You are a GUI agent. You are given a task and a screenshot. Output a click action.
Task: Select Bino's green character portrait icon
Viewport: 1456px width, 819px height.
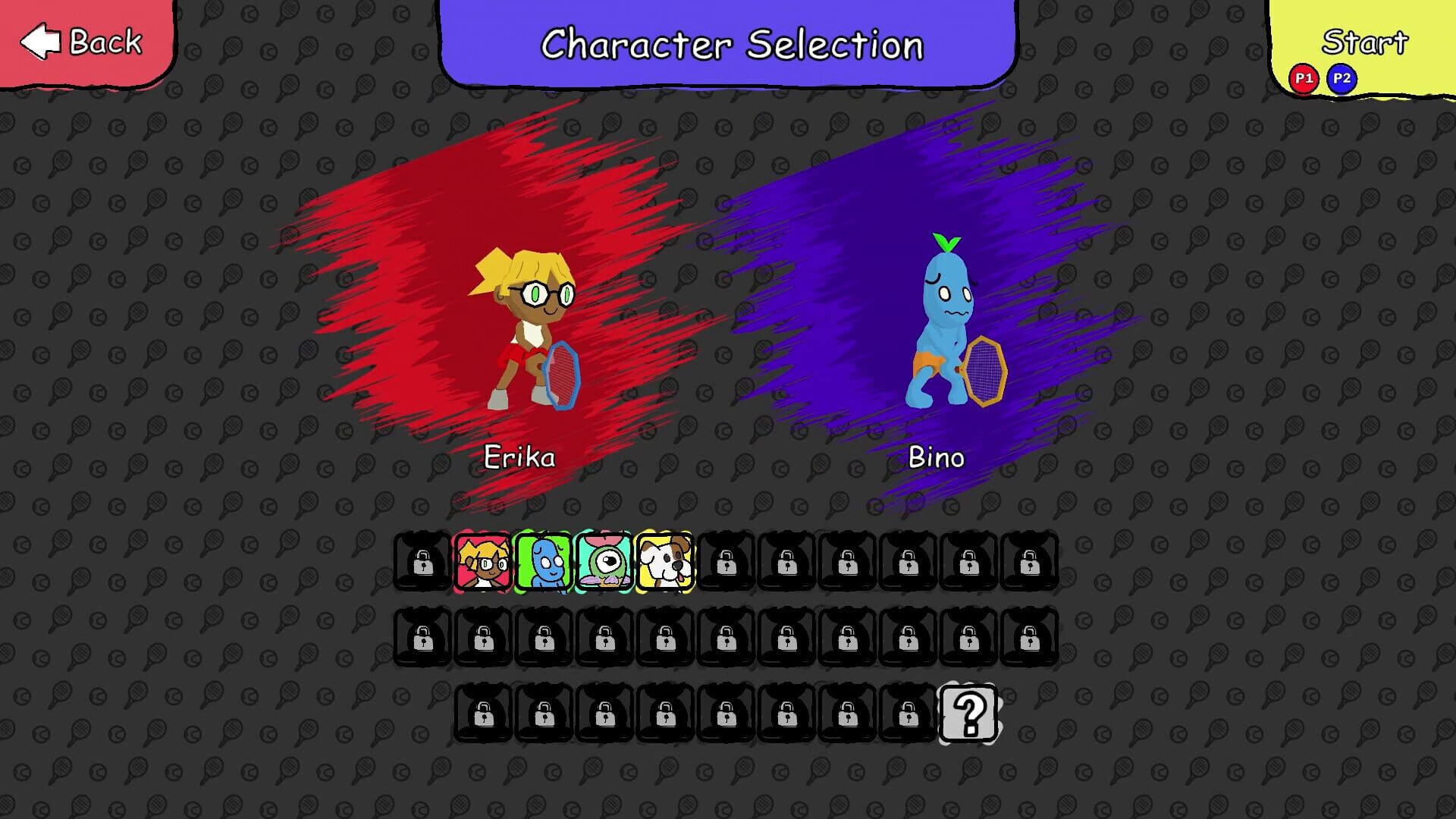[544, 562]
